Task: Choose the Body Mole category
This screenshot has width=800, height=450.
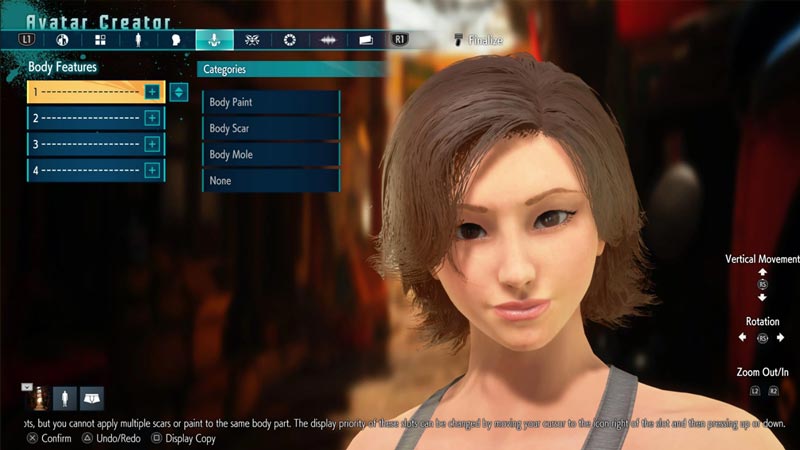Action: click(x=270, y=155)
